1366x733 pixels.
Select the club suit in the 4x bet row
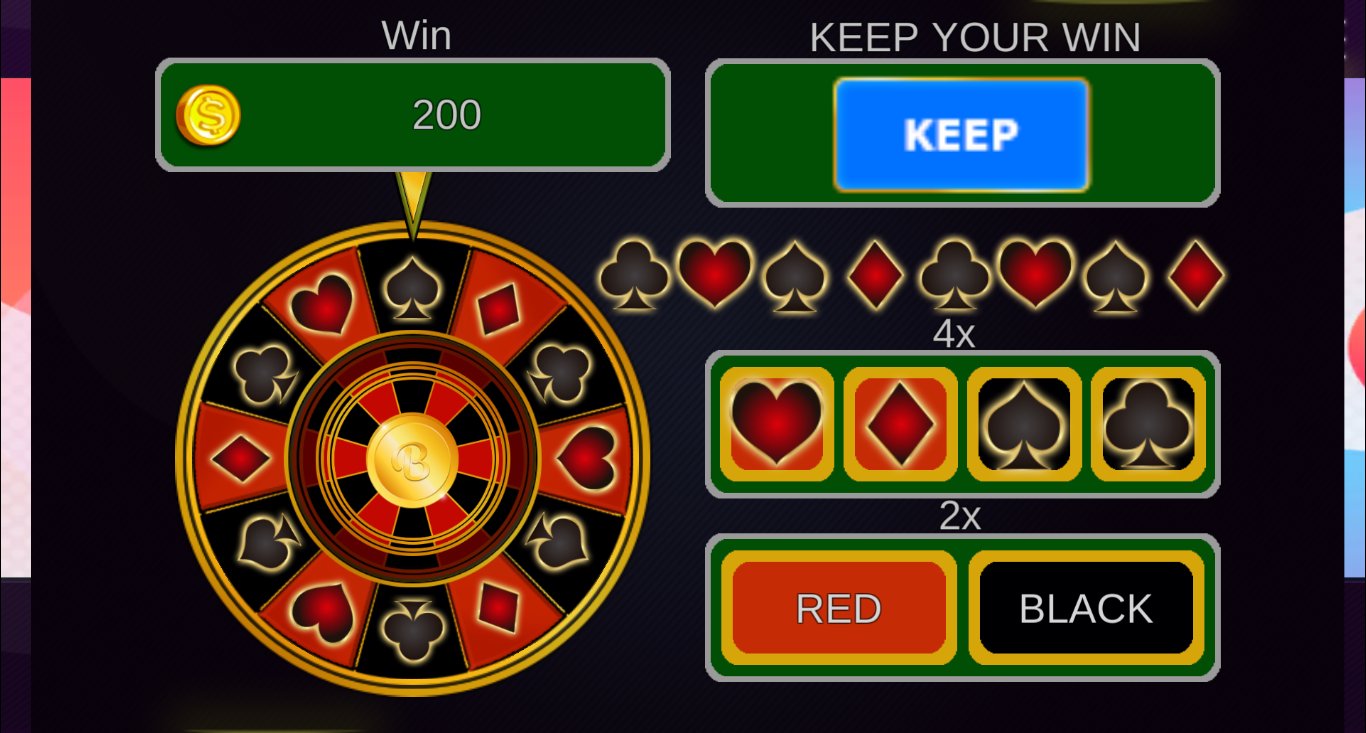click(x=1146, y=423)
